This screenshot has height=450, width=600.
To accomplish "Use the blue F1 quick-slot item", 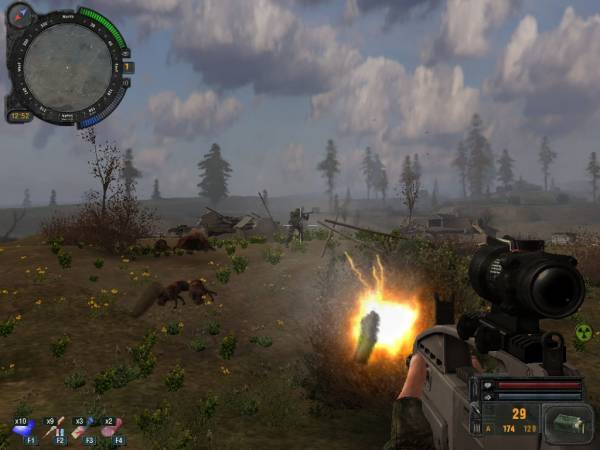I will [24, 430].
